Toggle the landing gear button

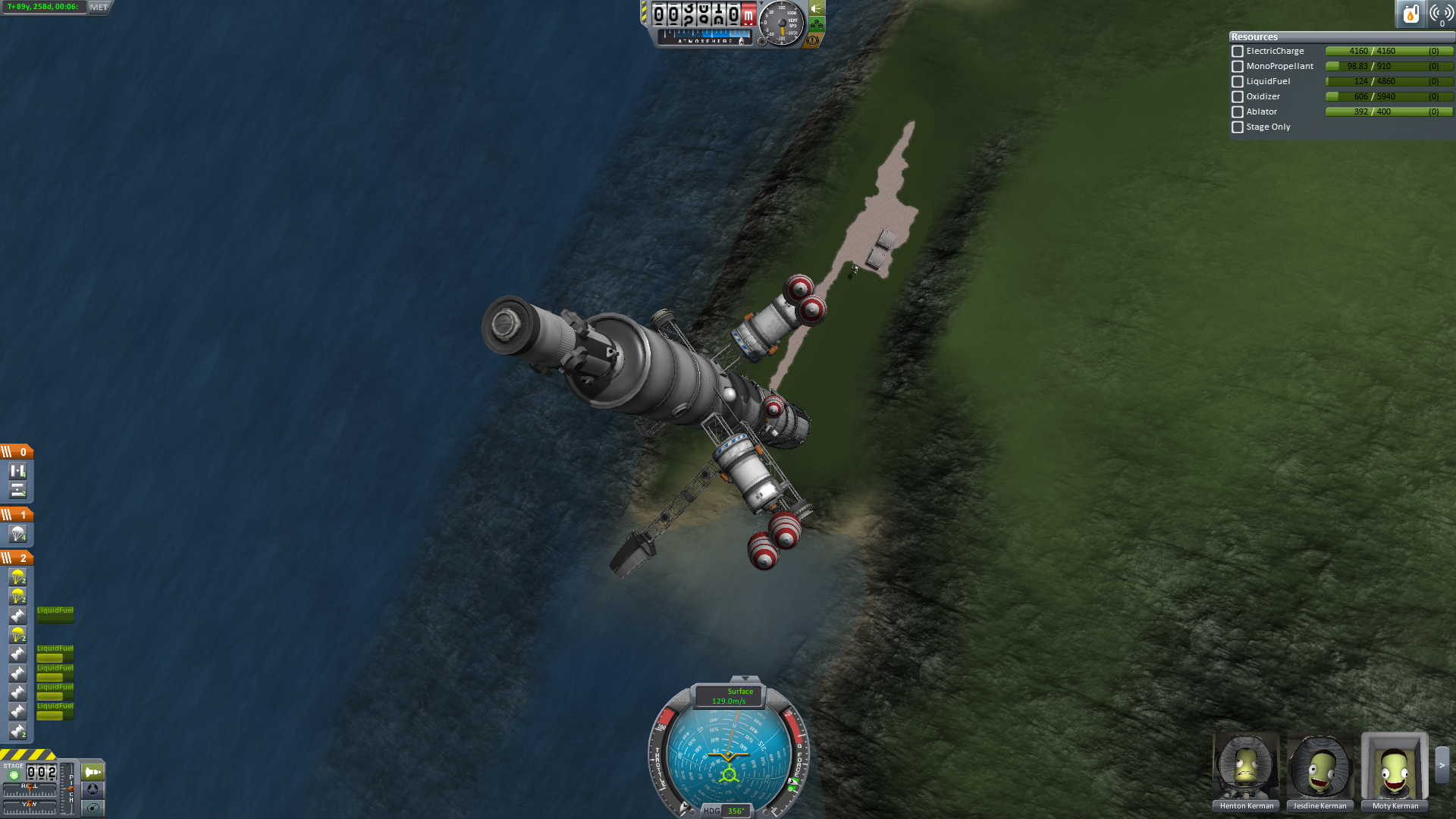pos(817,24)
